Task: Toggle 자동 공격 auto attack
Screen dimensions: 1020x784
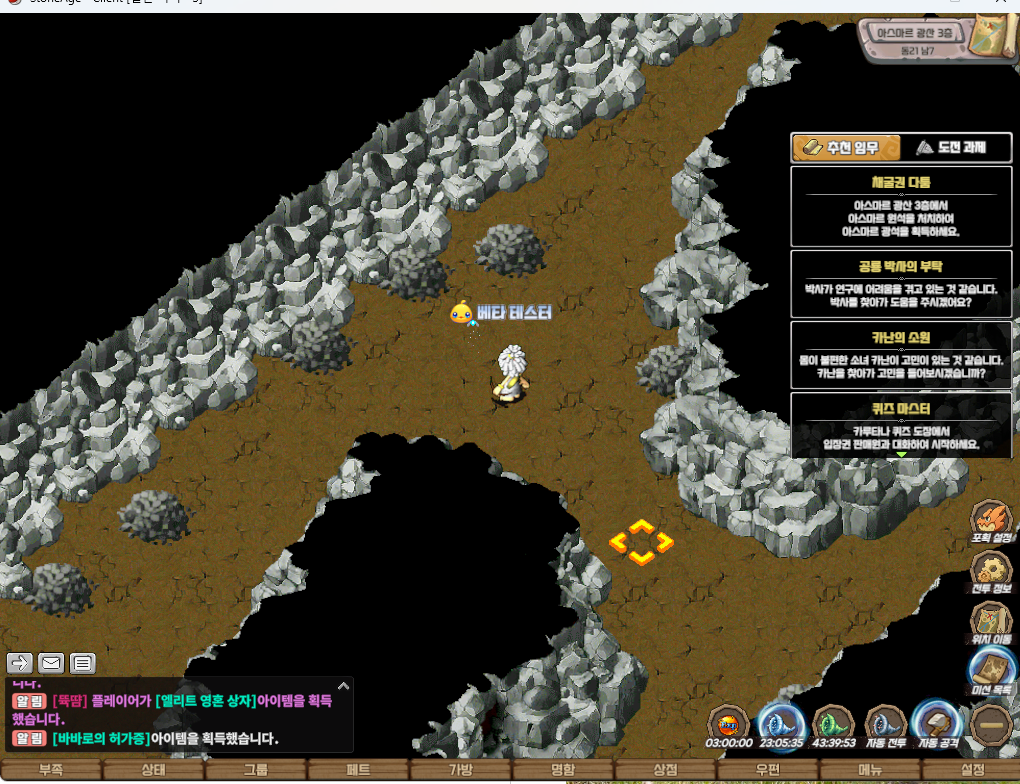Action: tap(939, 725)
